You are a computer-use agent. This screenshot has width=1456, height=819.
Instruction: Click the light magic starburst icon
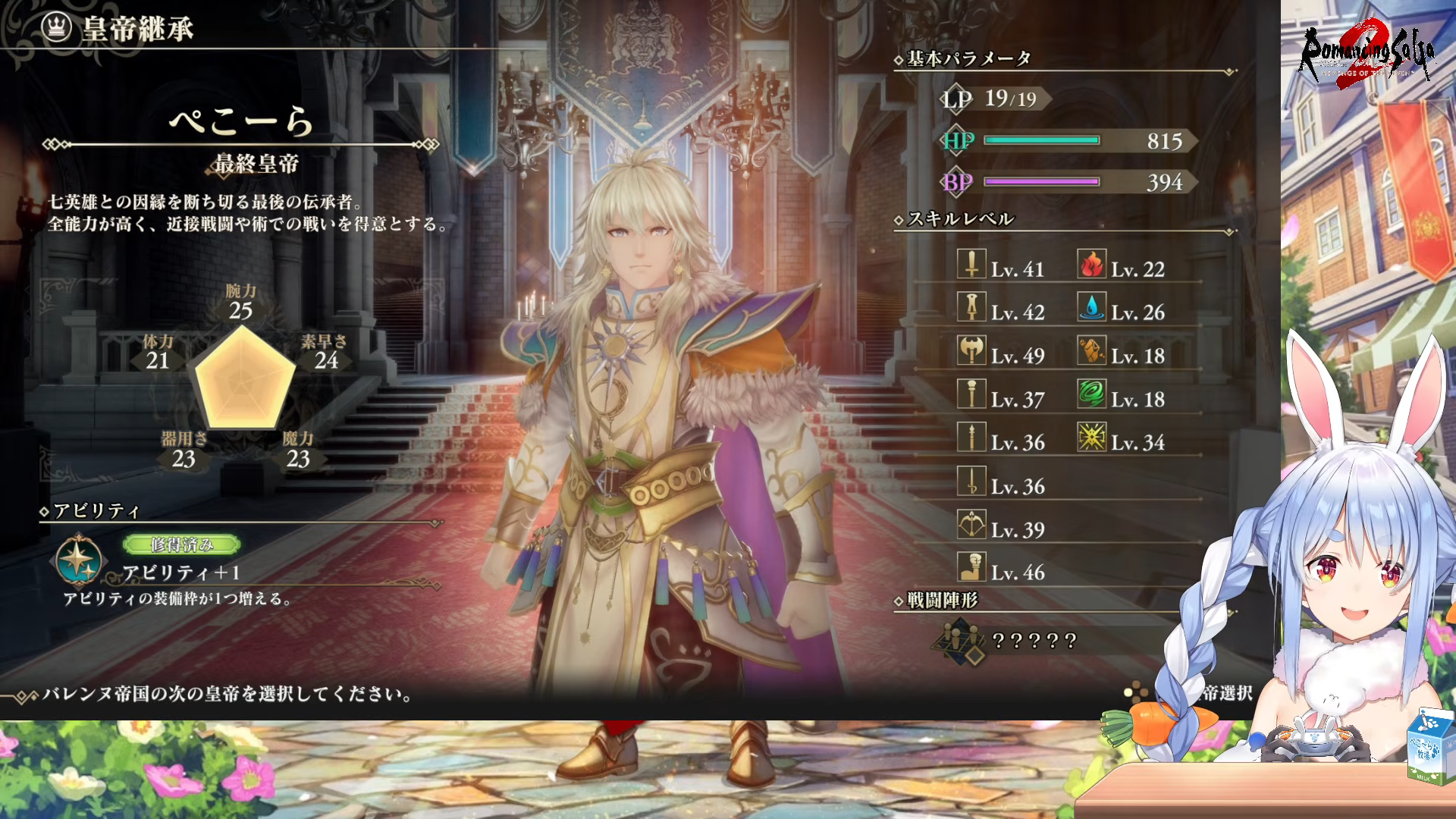coord(1092,438)
